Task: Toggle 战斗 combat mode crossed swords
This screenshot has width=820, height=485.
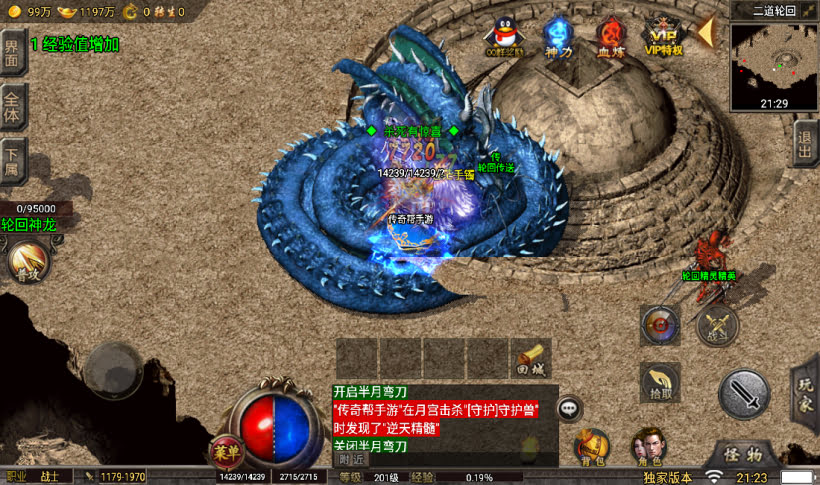Action: 716,325
